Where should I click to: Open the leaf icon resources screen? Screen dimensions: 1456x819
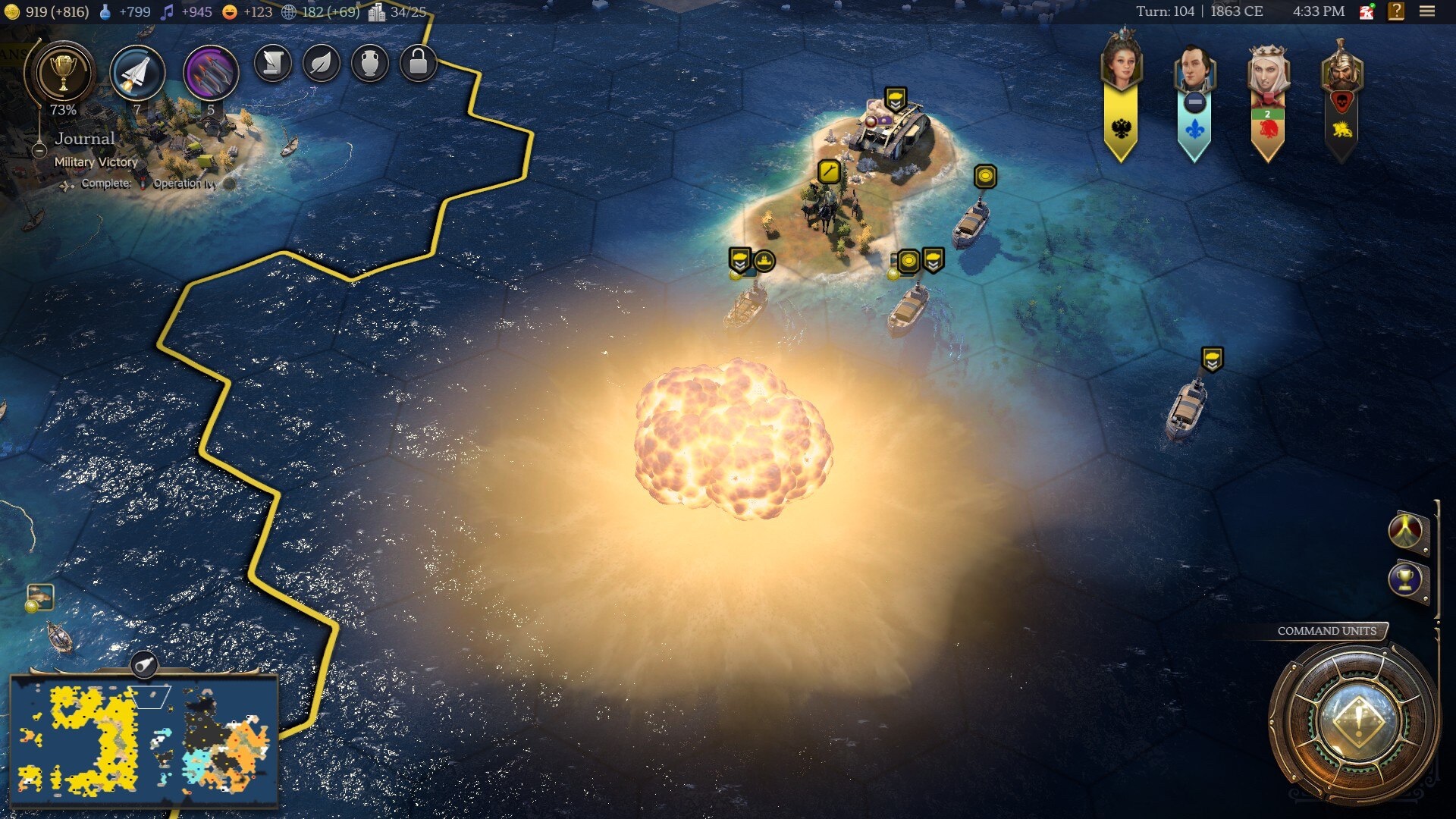321,64
